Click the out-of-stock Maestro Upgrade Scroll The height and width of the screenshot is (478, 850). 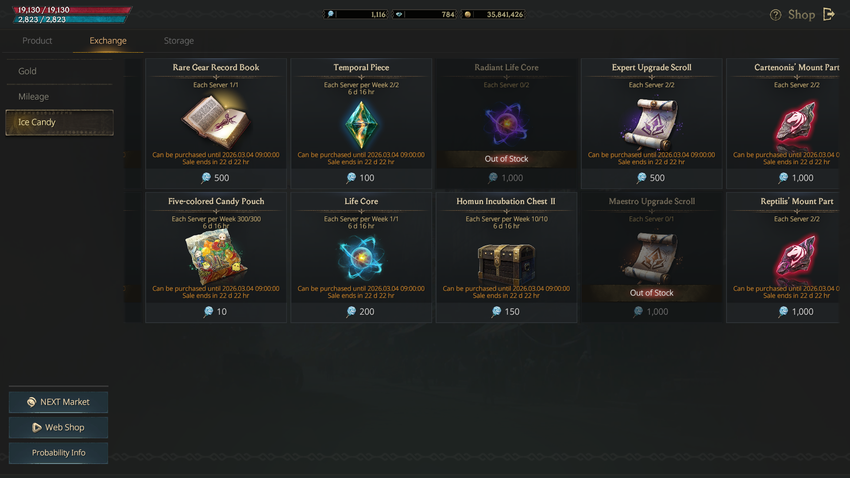[651, 258]
